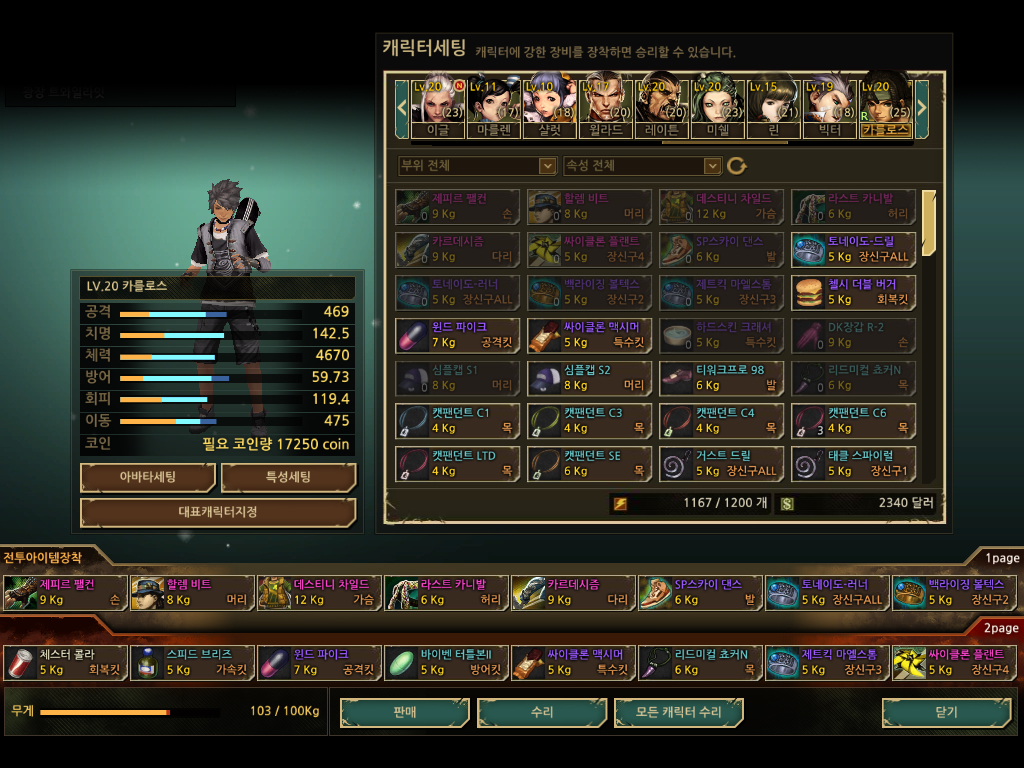Click the circular refresh filter icon
Viewport: 1024px width, 768px height.
[x=737, y=166]
